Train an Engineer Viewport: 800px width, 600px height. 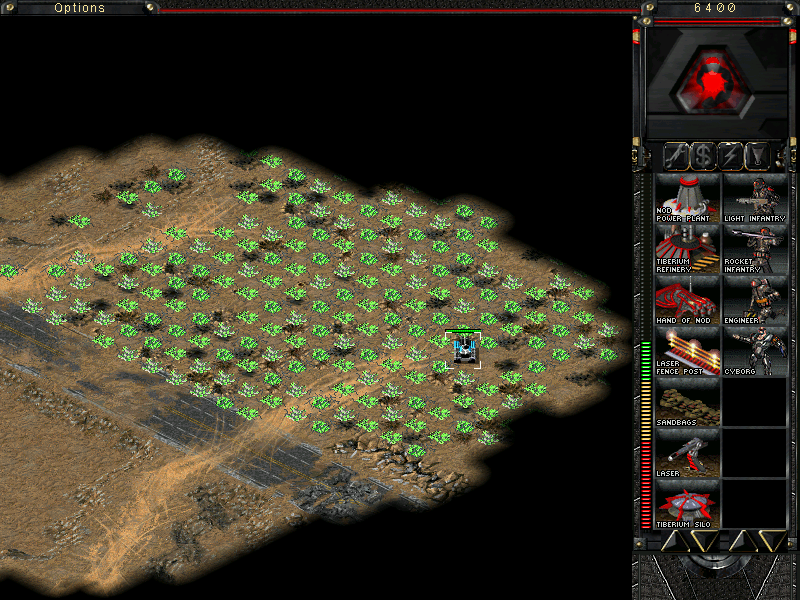click(x=754, y=300)
